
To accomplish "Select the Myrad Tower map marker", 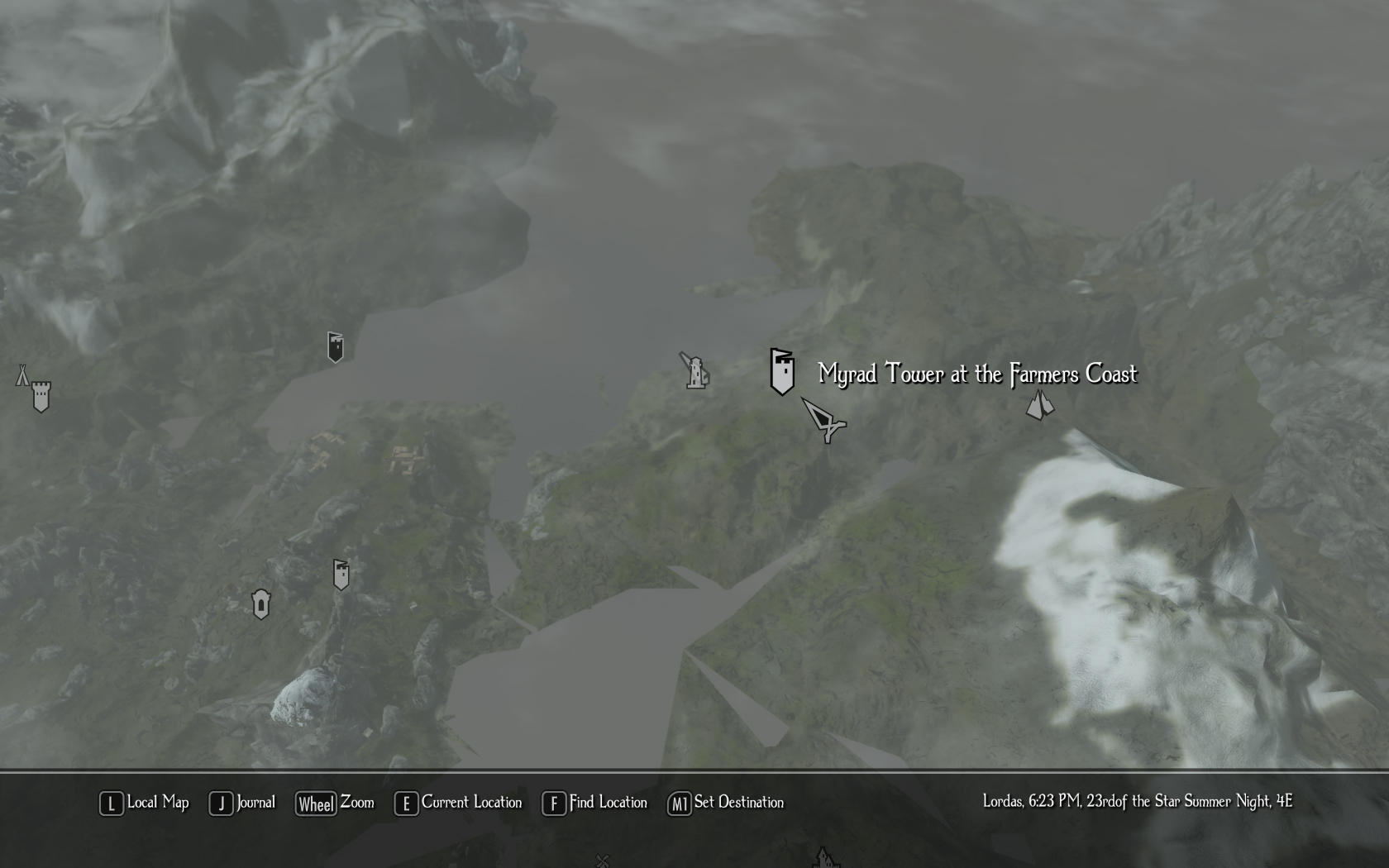I will pyautogui.click(x=782, y=371).
